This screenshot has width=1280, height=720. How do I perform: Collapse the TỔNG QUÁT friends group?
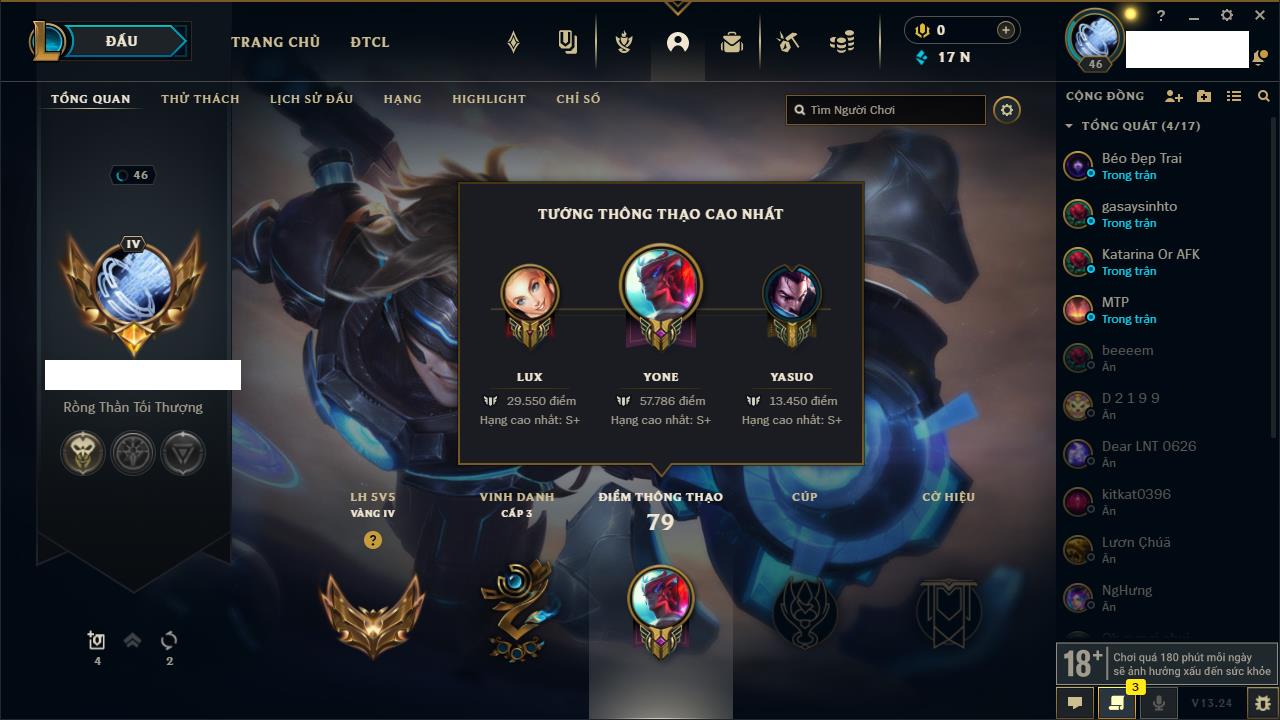(x=1069, y=126)
